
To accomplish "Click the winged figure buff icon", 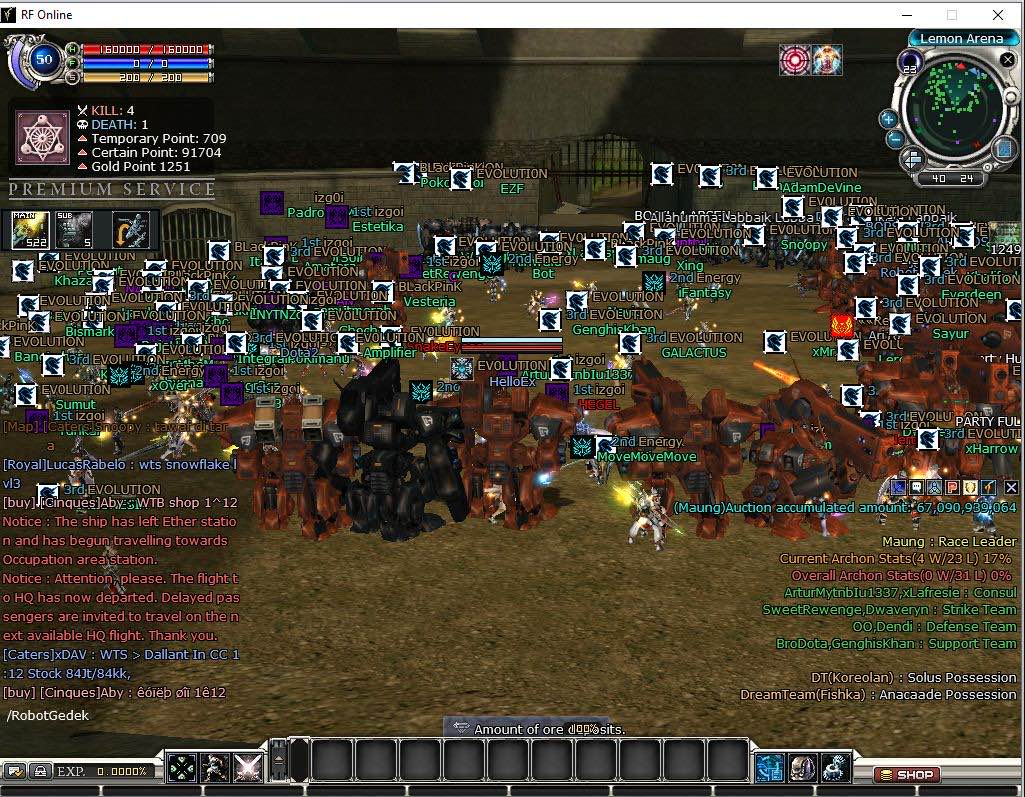I will [x=827, y=60].
